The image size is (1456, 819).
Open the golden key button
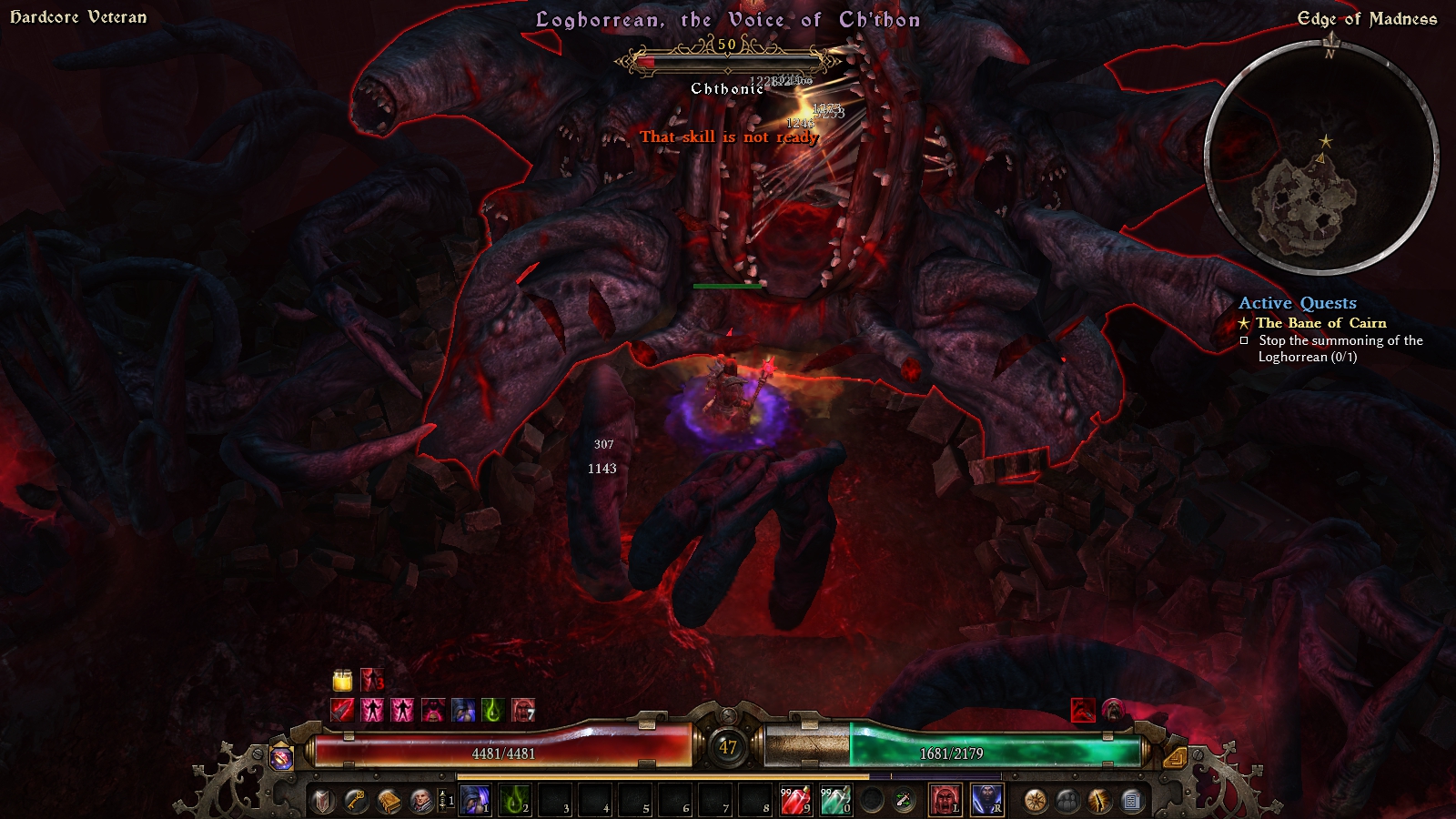pos(356,801)
